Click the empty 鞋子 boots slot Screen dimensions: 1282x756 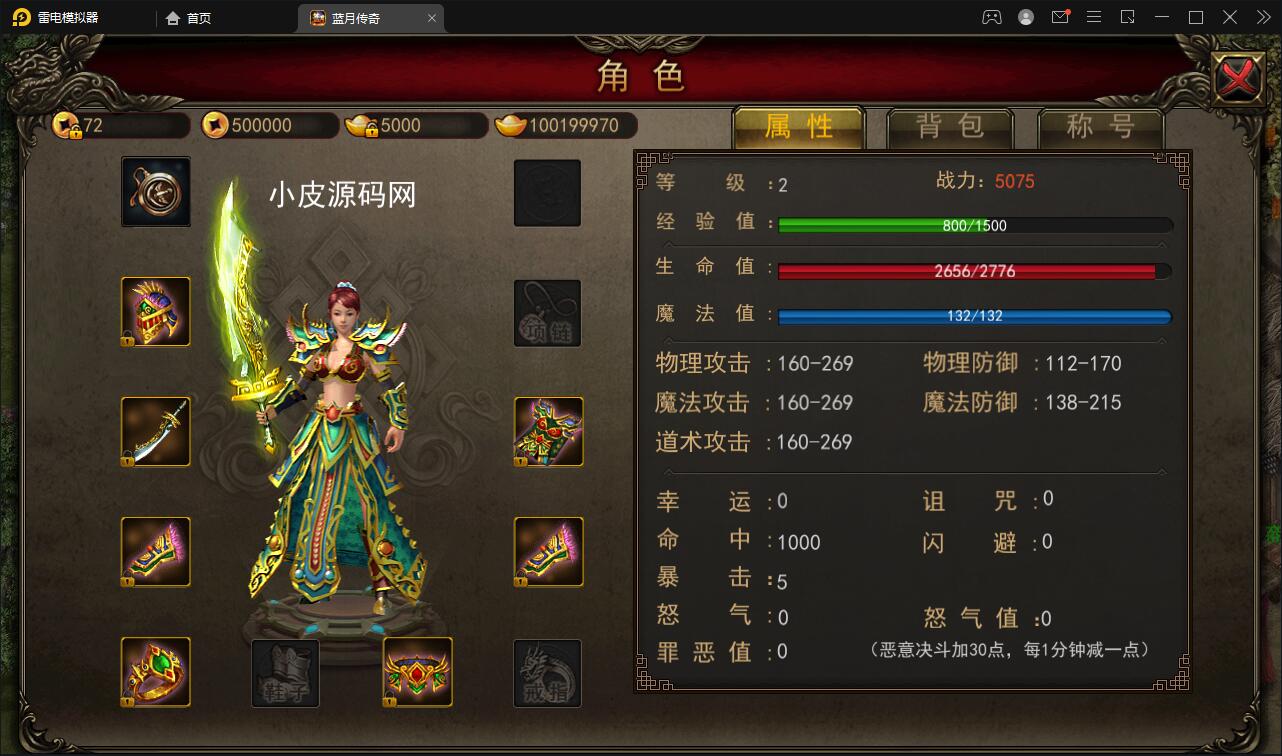(285, 673)
